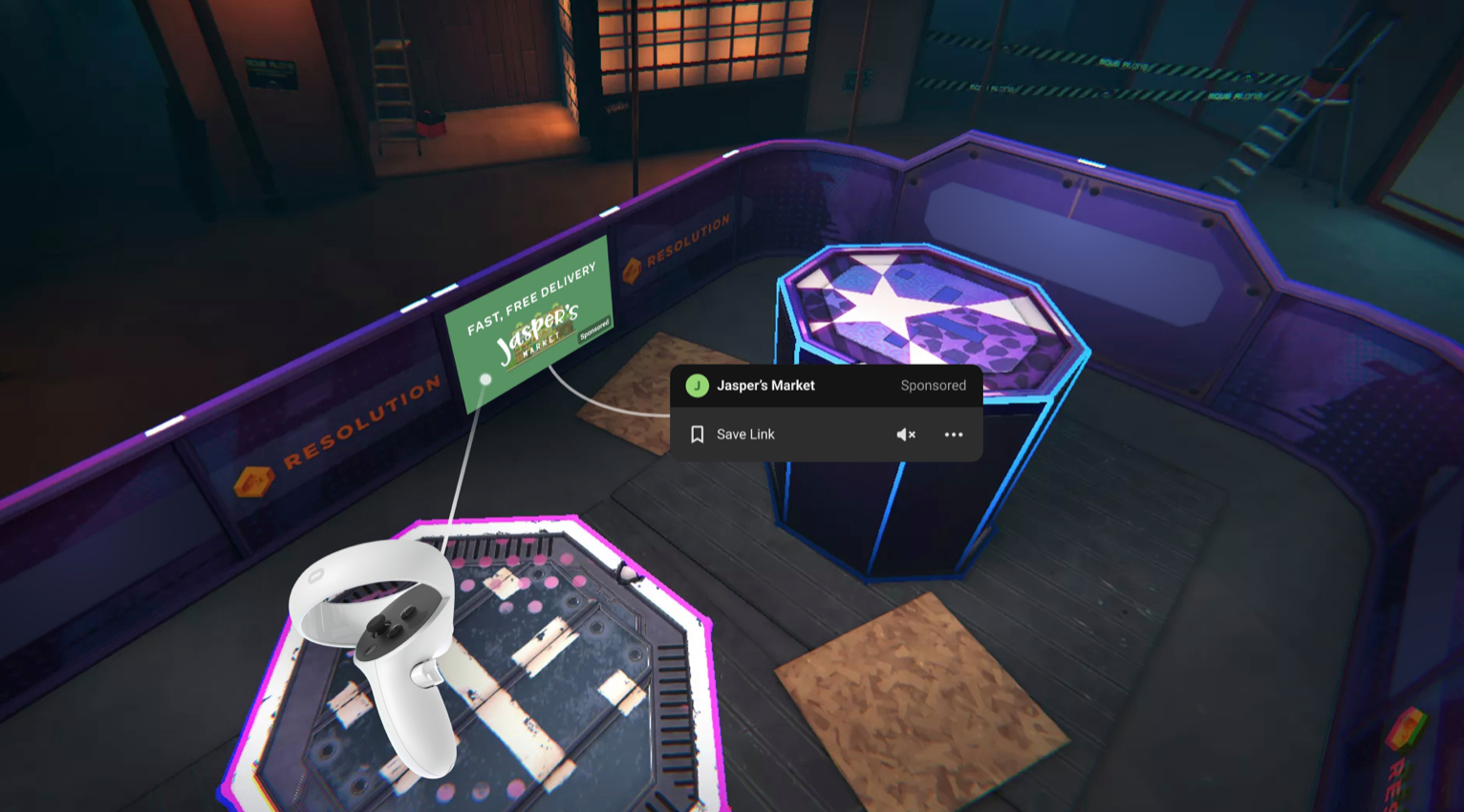Image resolution: width=1464 pixels, height=812 pixels.
Task: Select the green Jasper's Market avatar
Action: (x=698, y=385)
